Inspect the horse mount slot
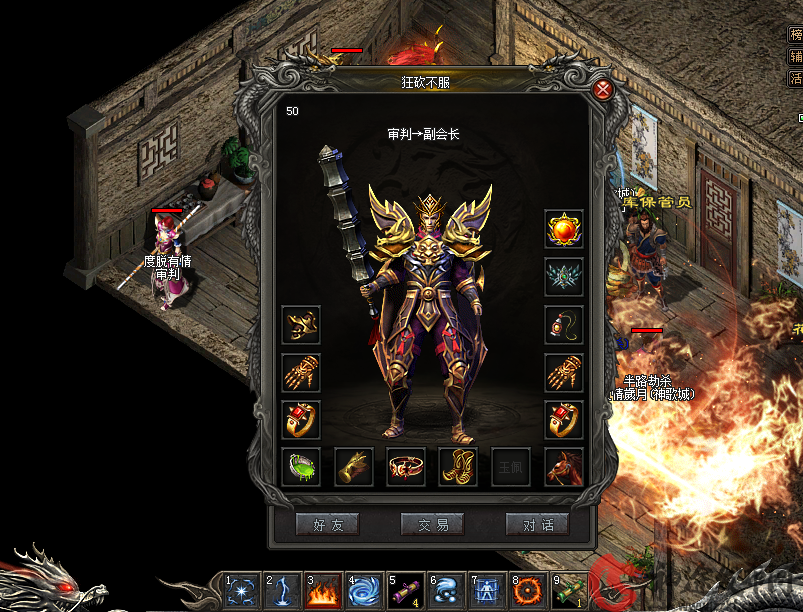 click(x=564, y=467)
